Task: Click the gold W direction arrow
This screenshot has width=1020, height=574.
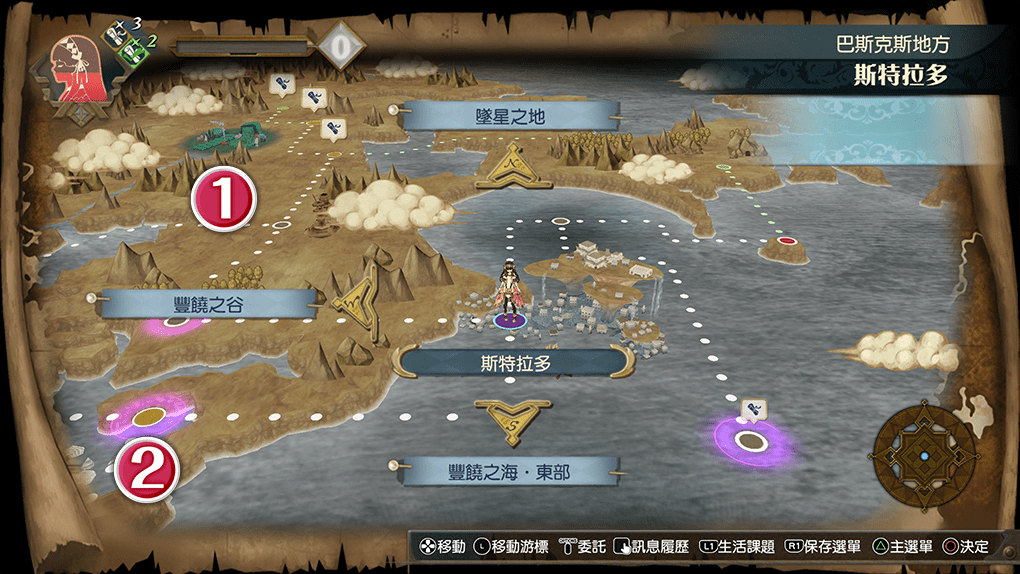Action: coord(355,302)
